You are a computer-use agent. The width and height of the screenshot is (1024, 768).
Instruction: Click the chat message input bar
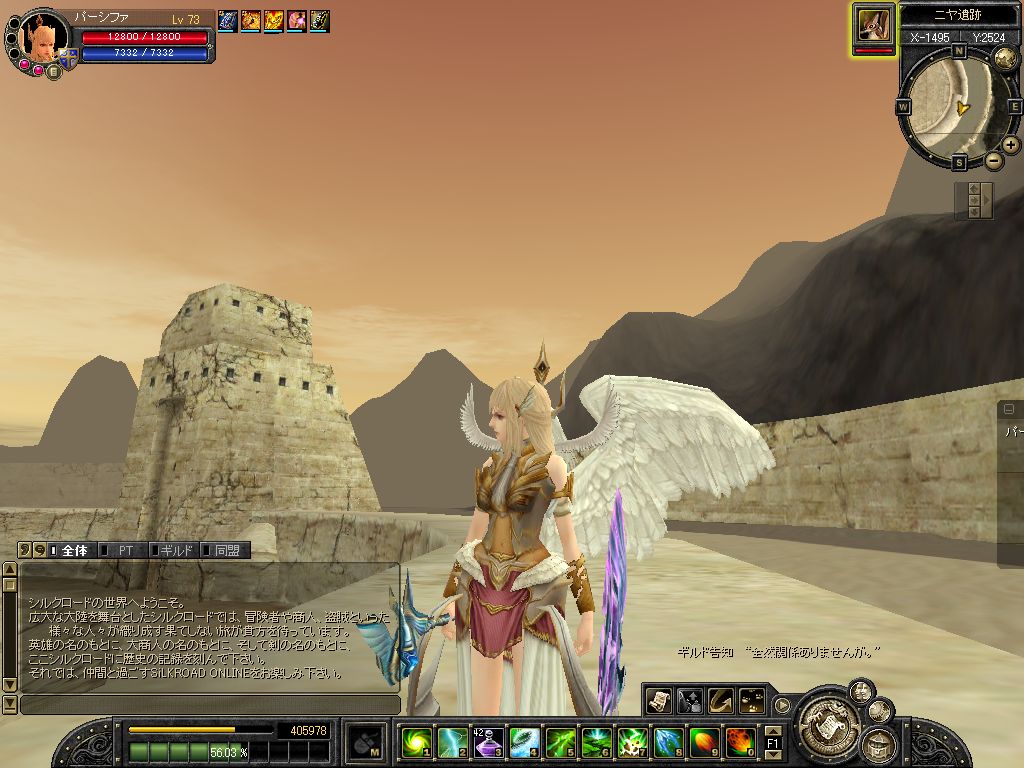point(208,704)
